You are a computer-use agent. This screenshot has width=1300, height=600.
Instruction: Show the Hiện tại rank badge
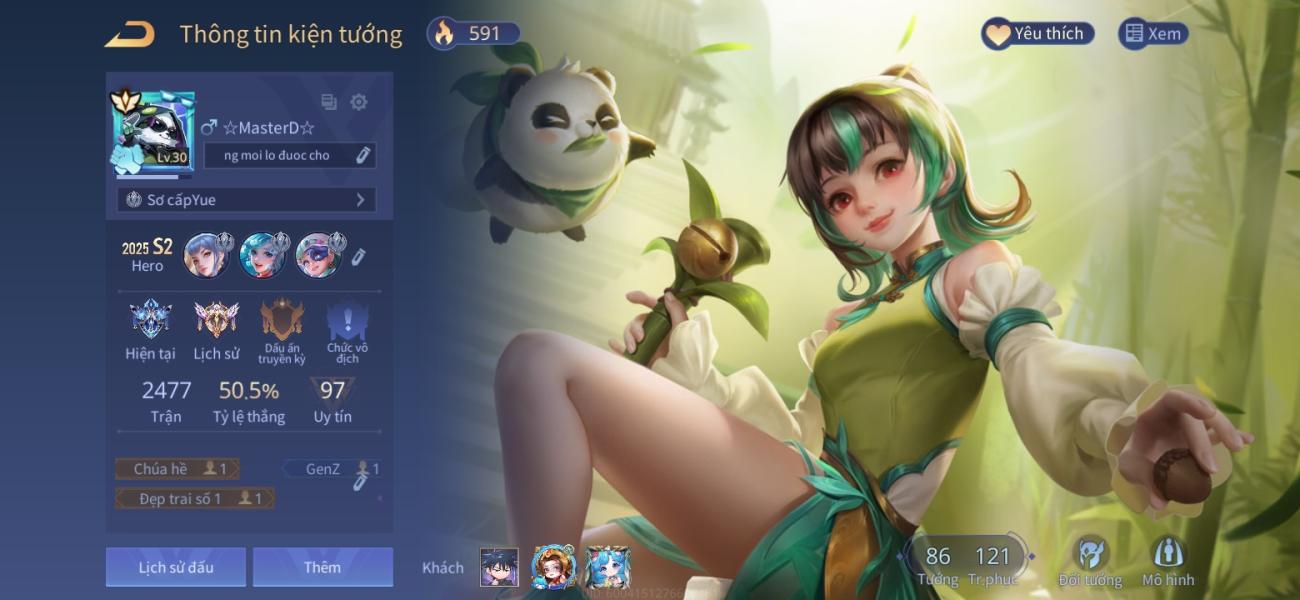point(150,329)
